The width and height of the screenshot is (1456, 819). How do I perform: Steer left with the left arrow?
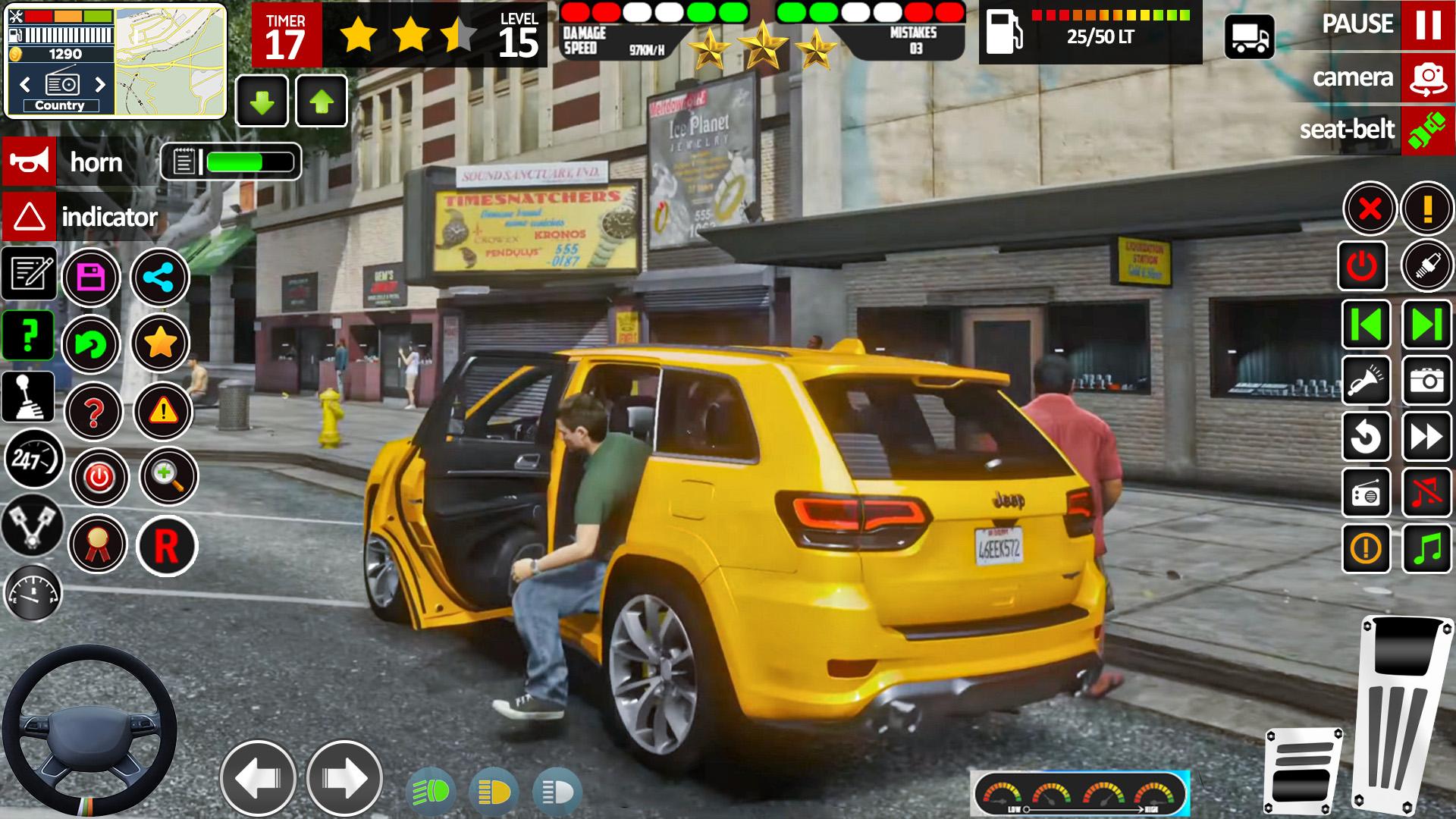[258, 778]
